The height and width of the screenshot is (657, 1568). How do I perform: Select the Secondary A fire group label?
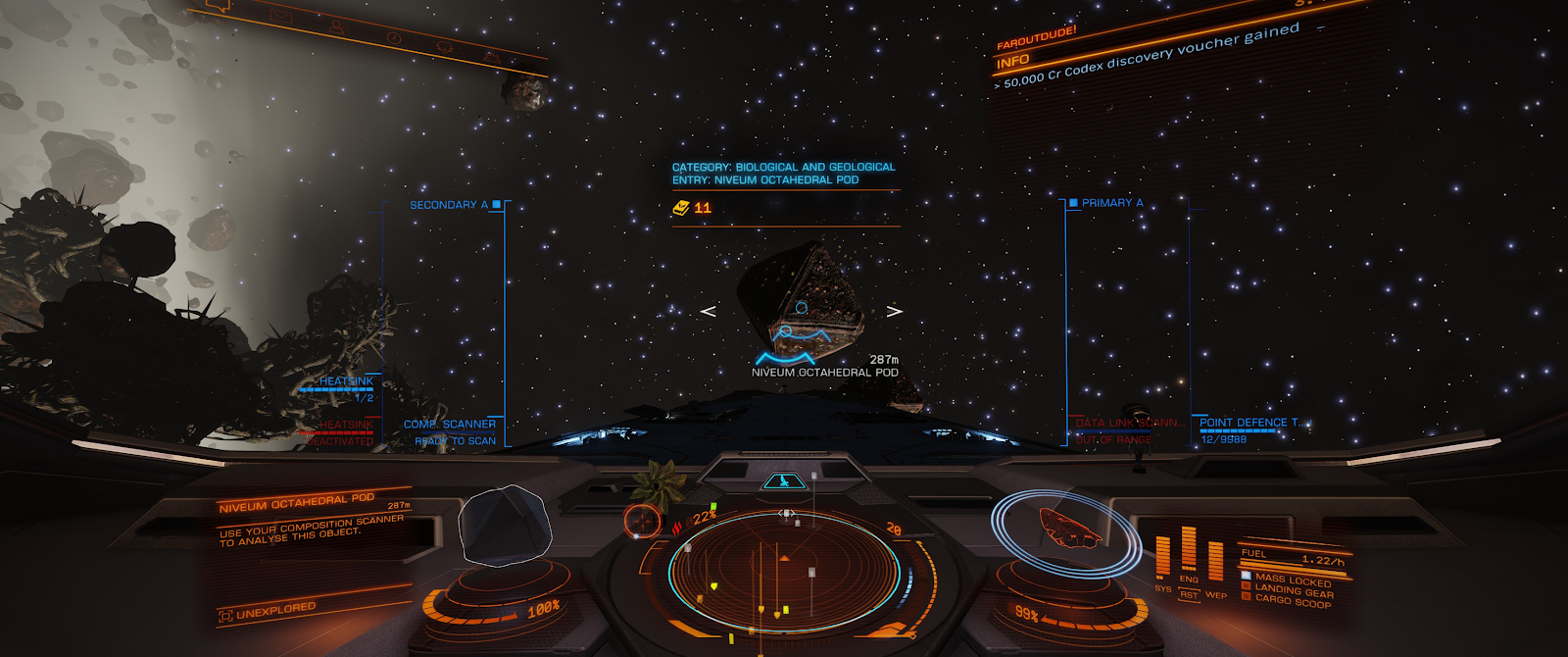449,205
